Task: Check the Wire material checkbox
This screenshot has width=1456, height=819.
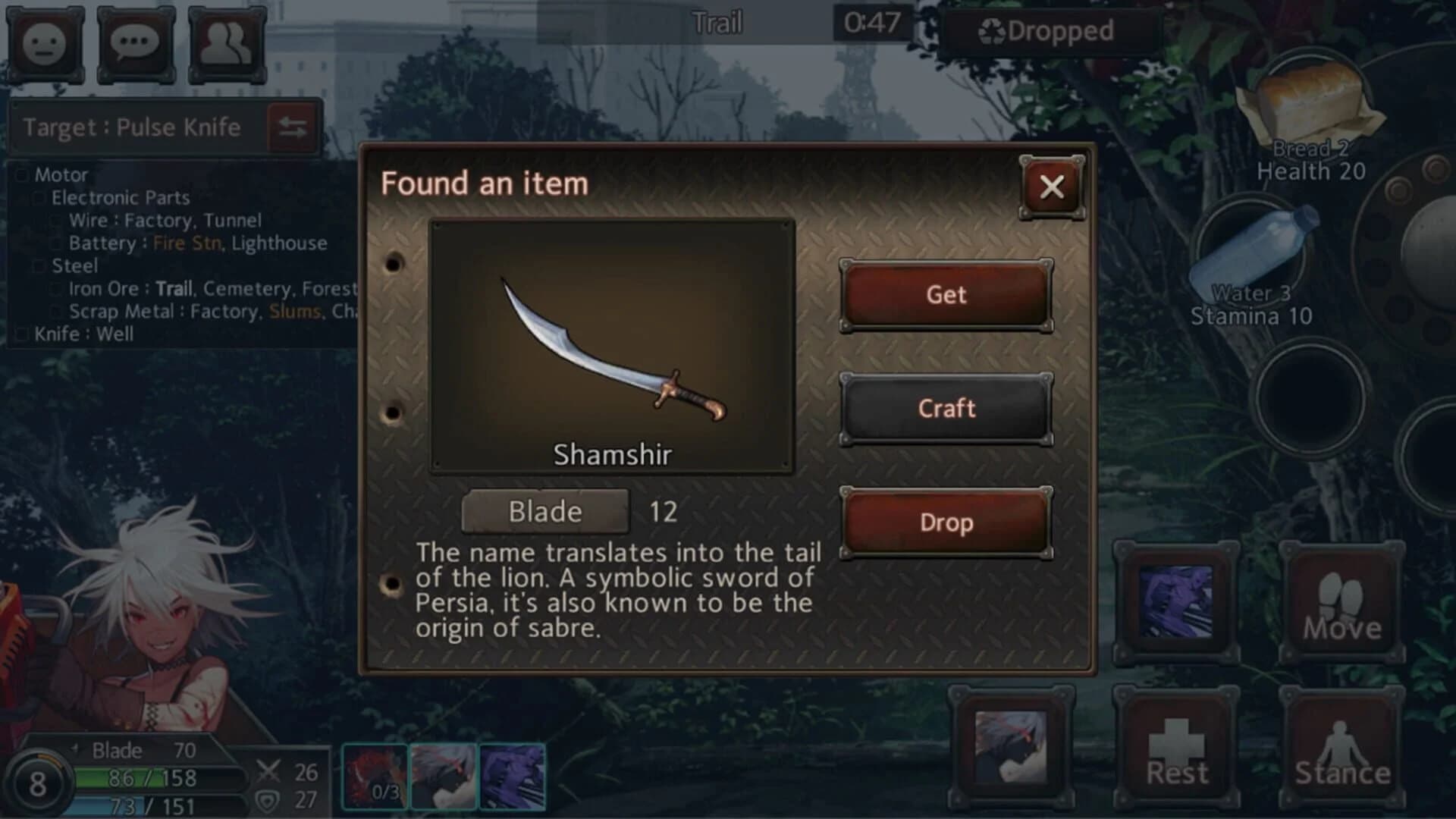Action: 55,221
